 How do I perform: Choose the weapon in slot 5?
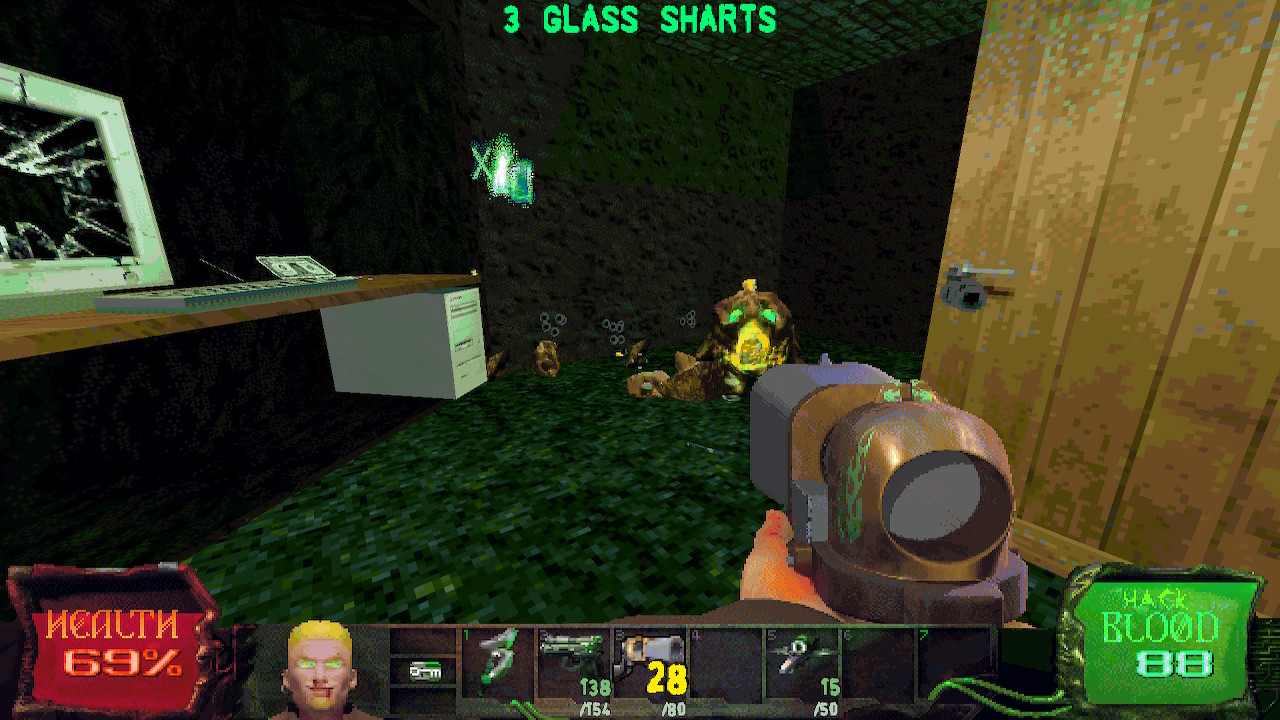point(802,656)
